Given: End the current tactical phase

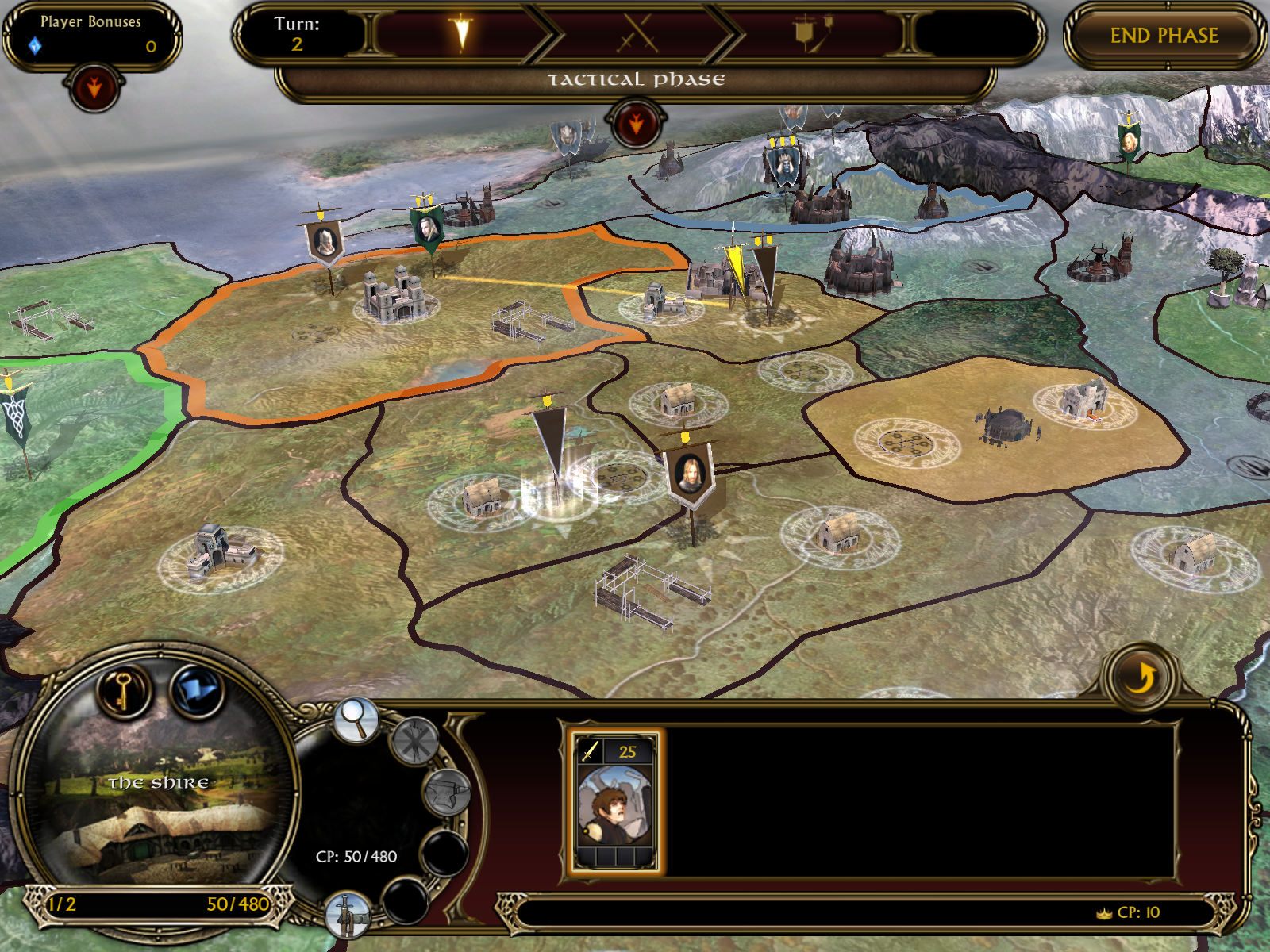Looking at the screenshot, I should pos(1164,36).
